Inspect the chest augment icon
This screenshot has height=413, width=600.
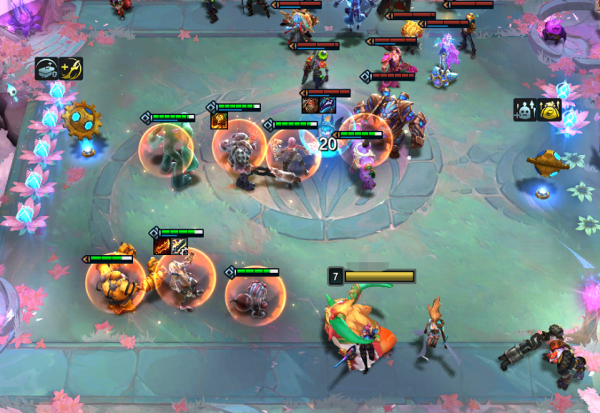pyautogui.click(x=47, y=68)
